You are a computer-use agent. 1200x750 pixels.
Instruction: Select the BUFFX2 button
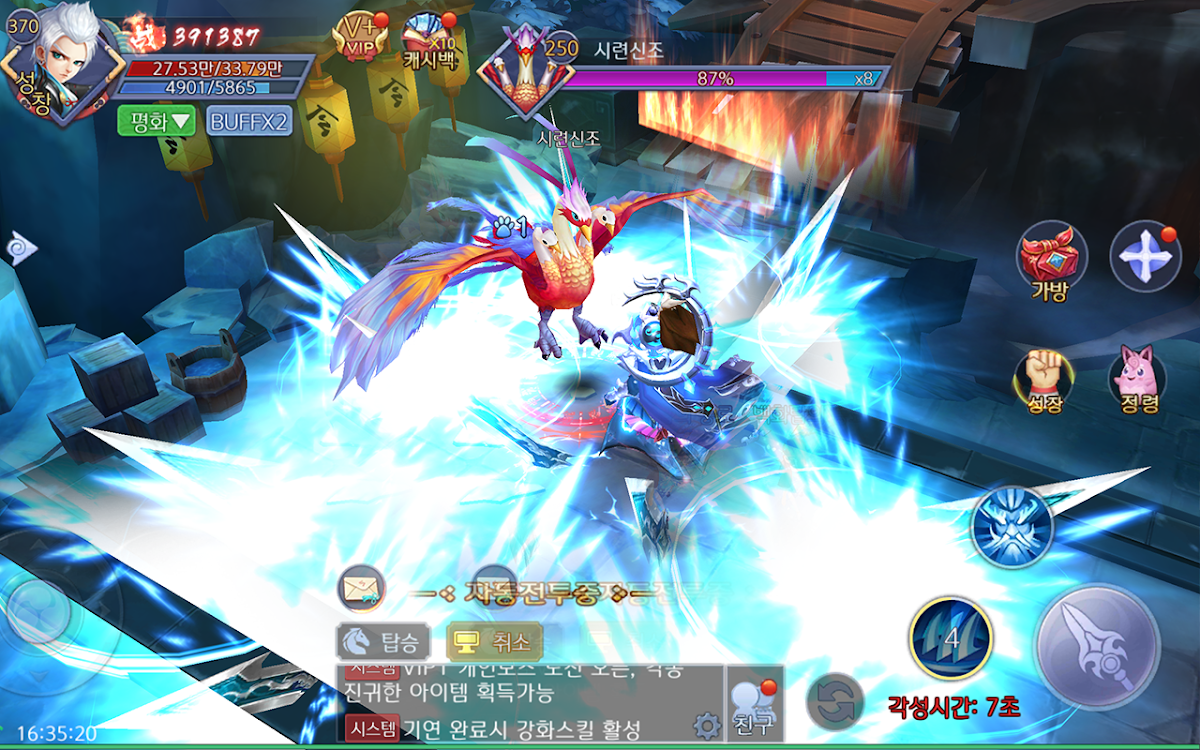249,121
